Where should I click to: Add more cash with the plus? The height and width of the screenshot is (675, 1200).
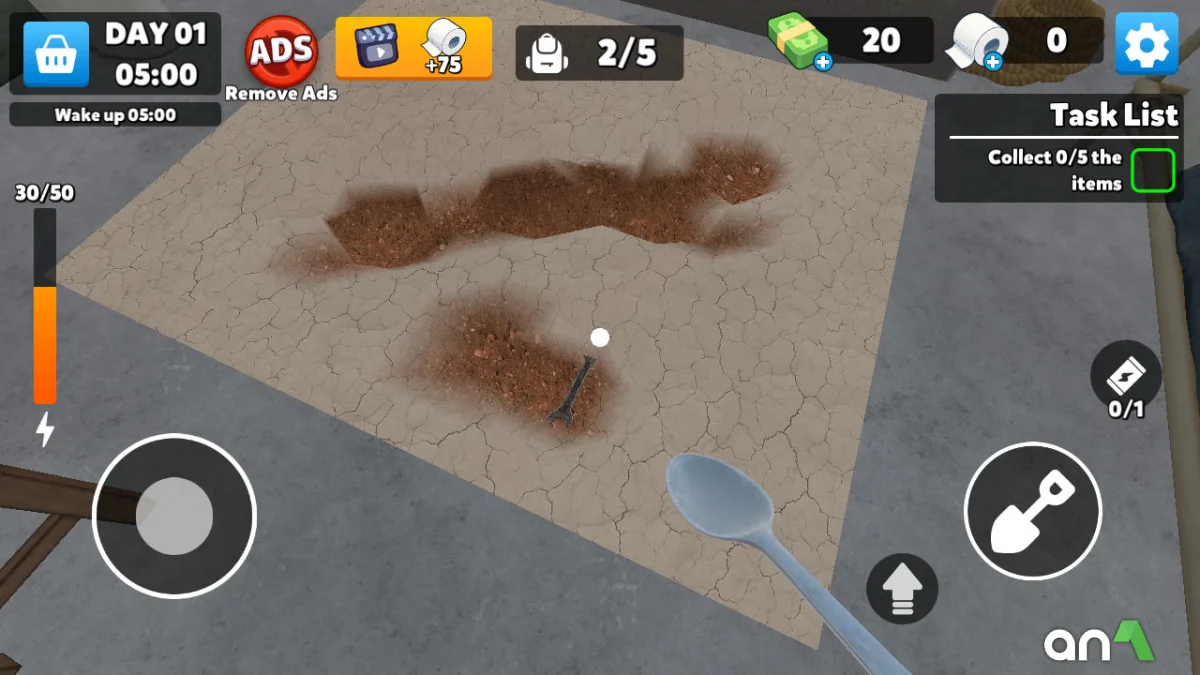(822, 63)
